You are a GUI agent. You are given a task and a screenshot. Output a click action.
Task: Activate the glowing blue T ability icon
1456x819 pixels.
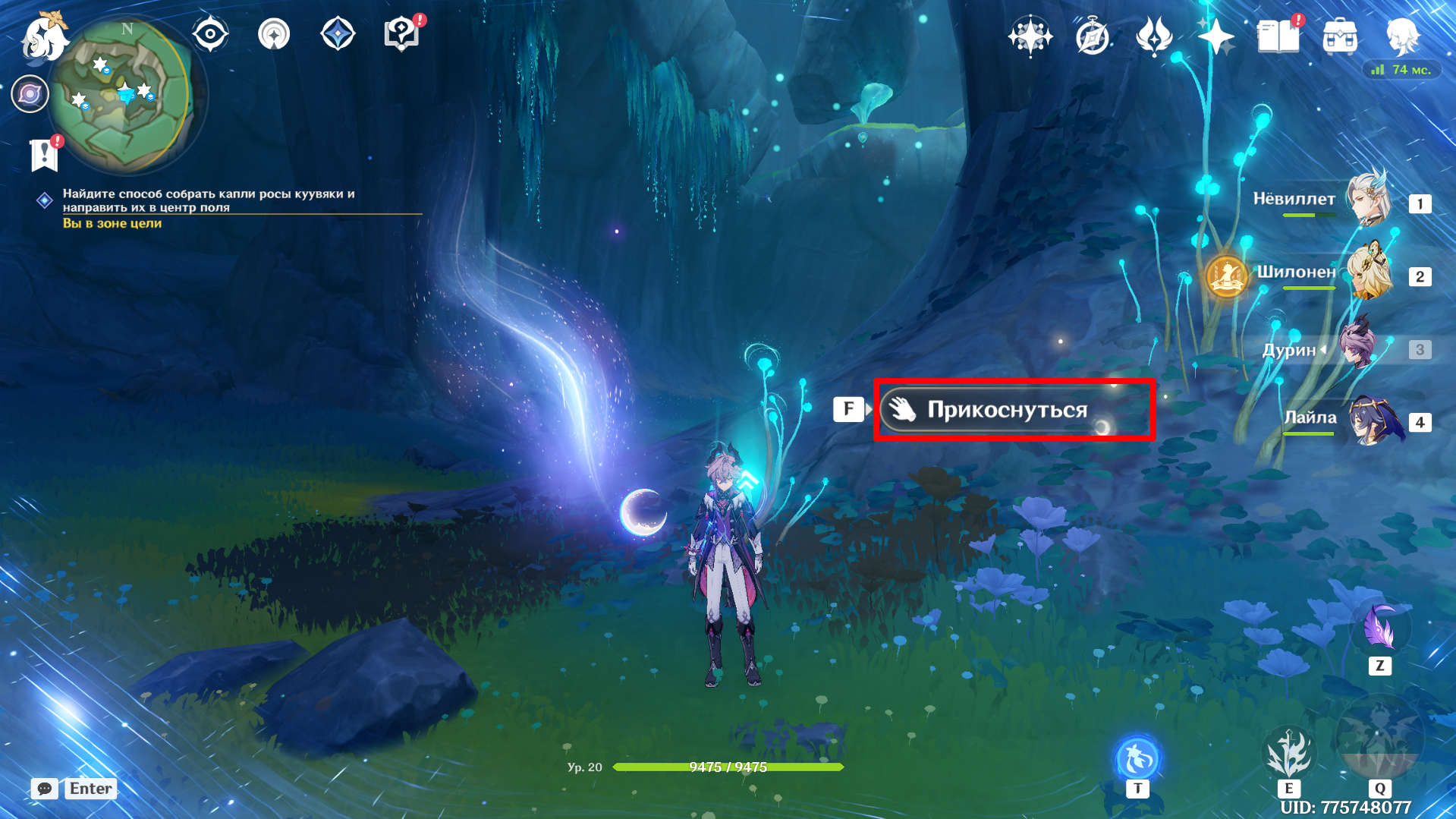[x=1137, y=758]
